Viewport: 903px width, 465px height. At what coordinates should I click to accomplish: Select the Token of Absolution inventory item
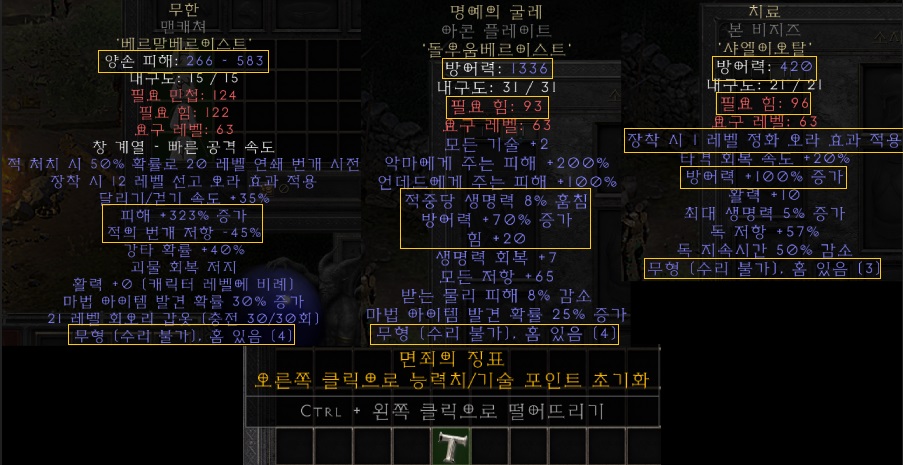pyautogui.click(x=450, y=446)
